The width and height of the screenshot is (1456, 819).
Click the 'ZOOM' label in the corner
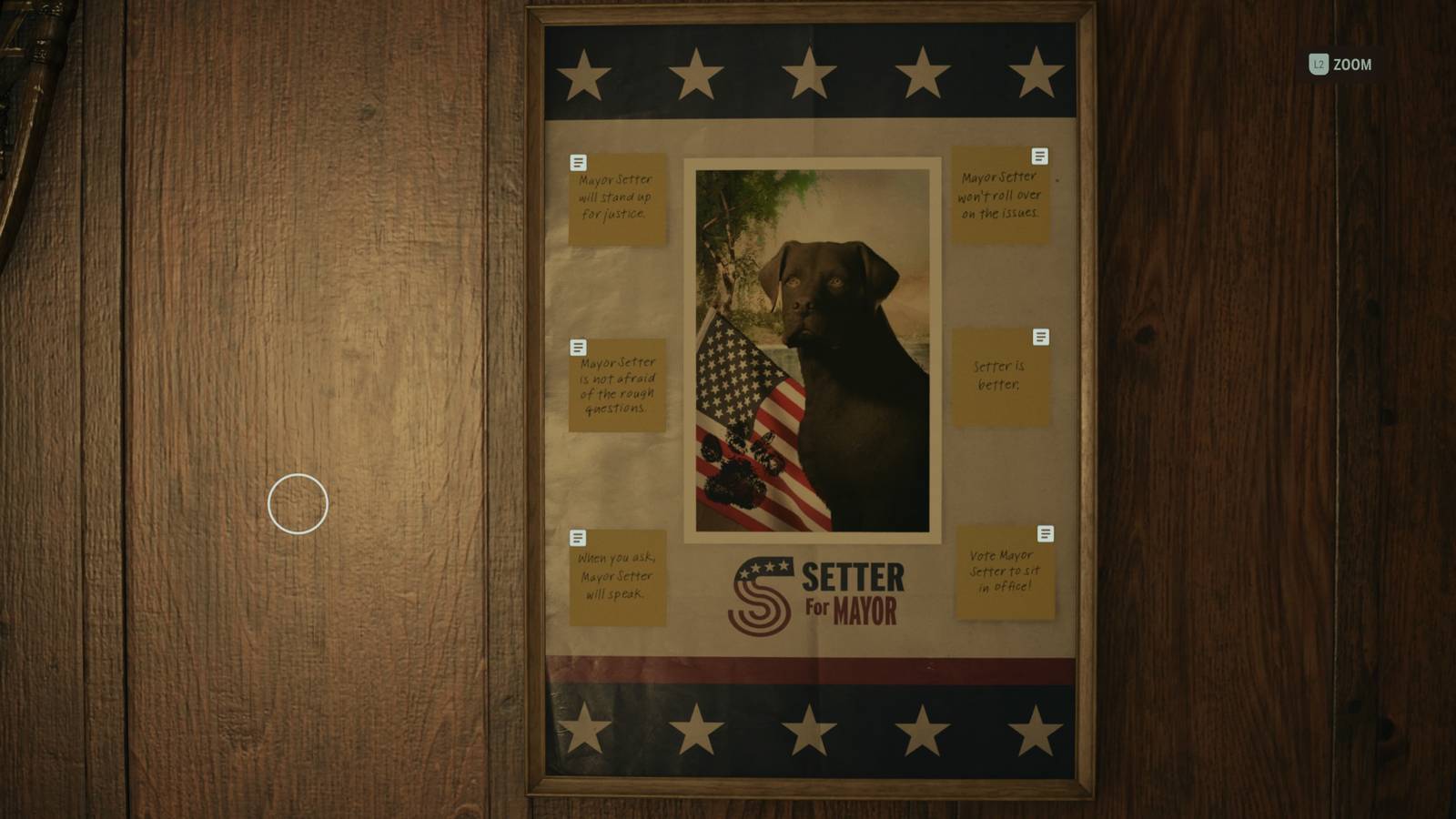(x=1354, y=65)
